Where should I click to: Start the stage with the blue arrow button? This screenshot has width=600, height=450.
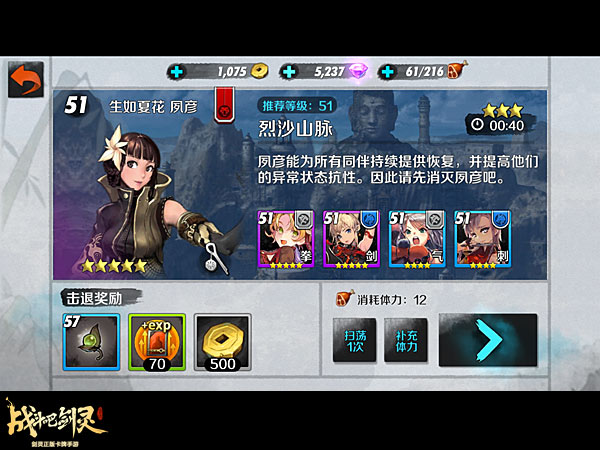click(487, 341)
